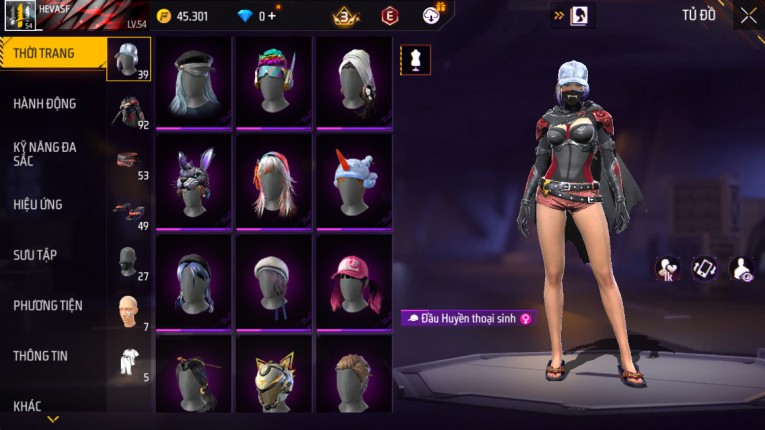Show the HIỆU ỨNG category
The height and width of the screenshot is (430, 765).
(40, 205)
